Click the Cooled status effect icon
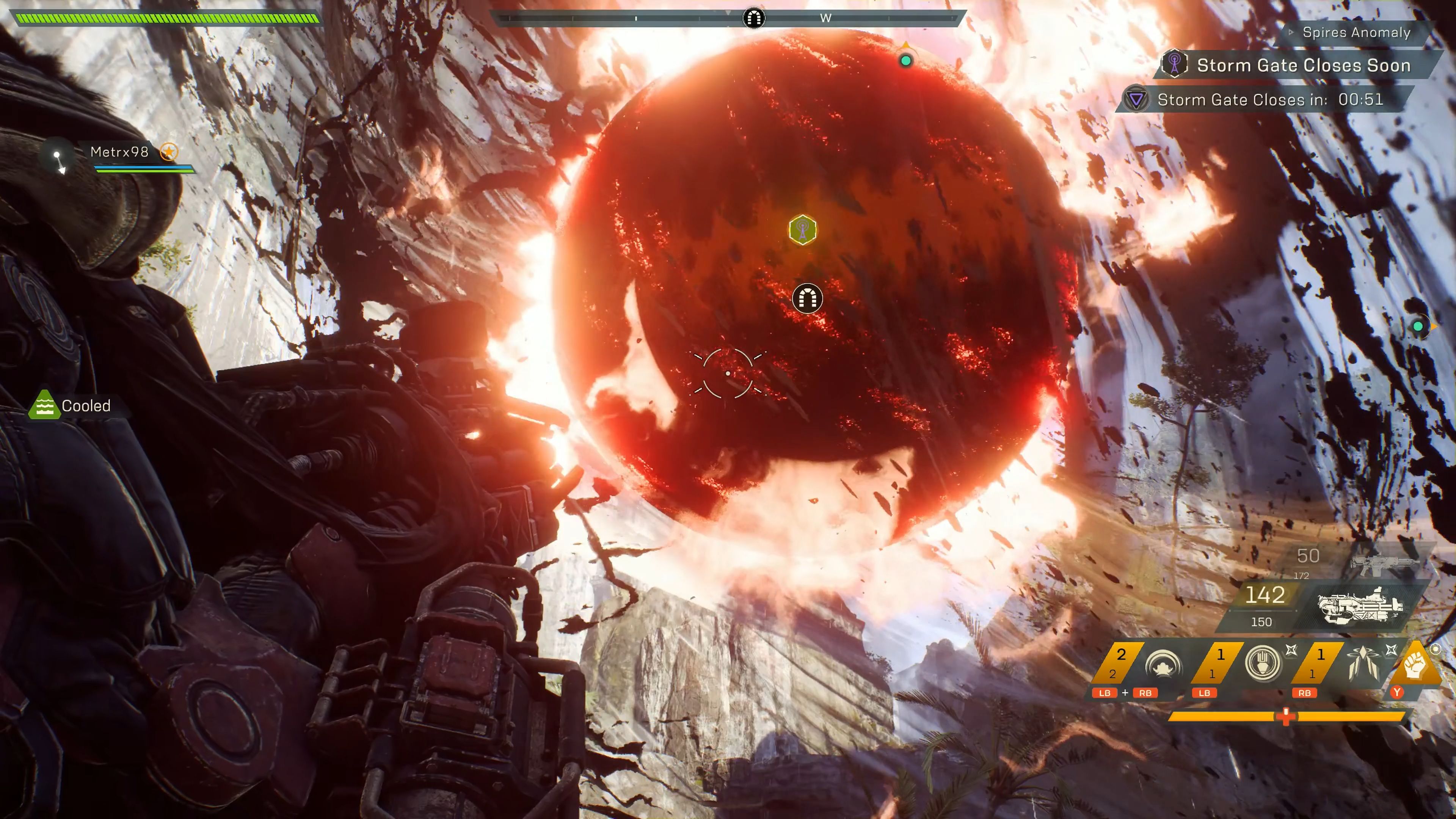This screenshot has width=1456, height=819. click(44, 405)
